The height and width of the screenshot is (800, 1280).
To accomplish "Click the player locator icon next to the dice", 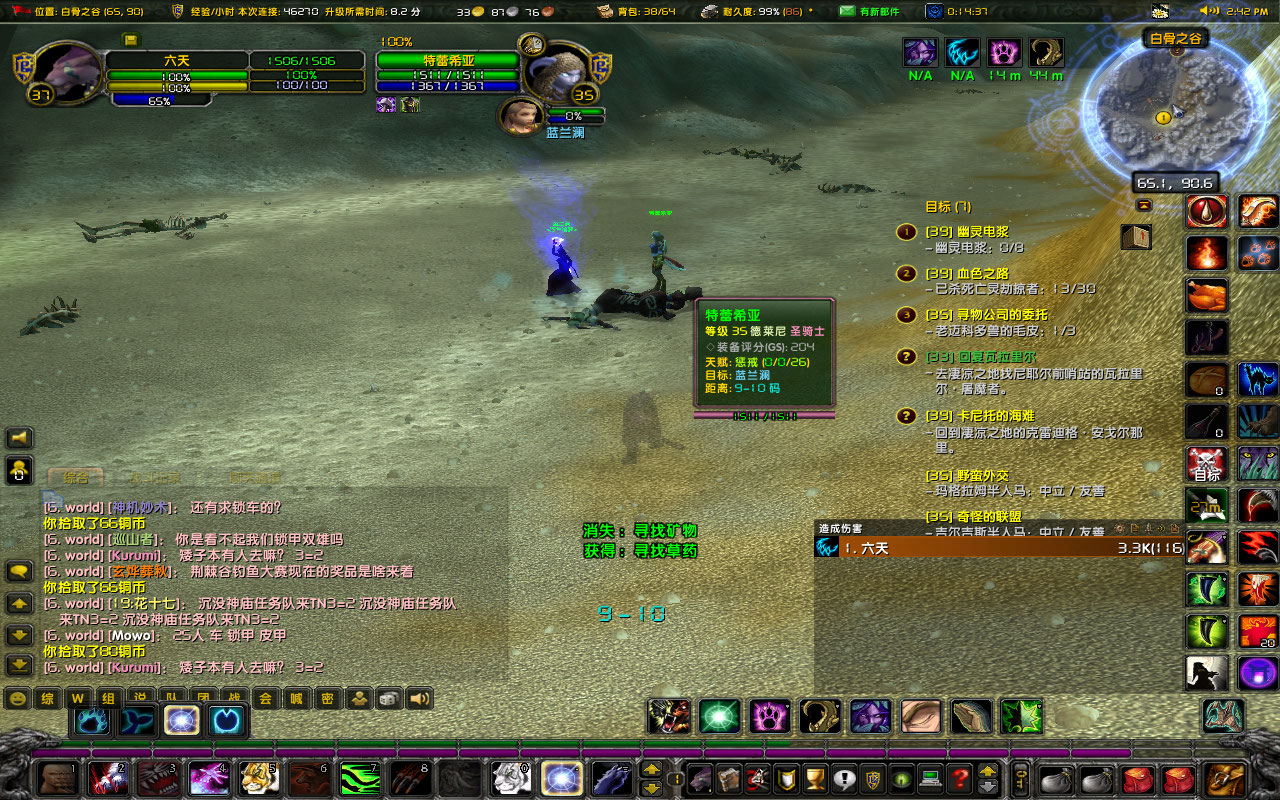I will tap(358, 698).
